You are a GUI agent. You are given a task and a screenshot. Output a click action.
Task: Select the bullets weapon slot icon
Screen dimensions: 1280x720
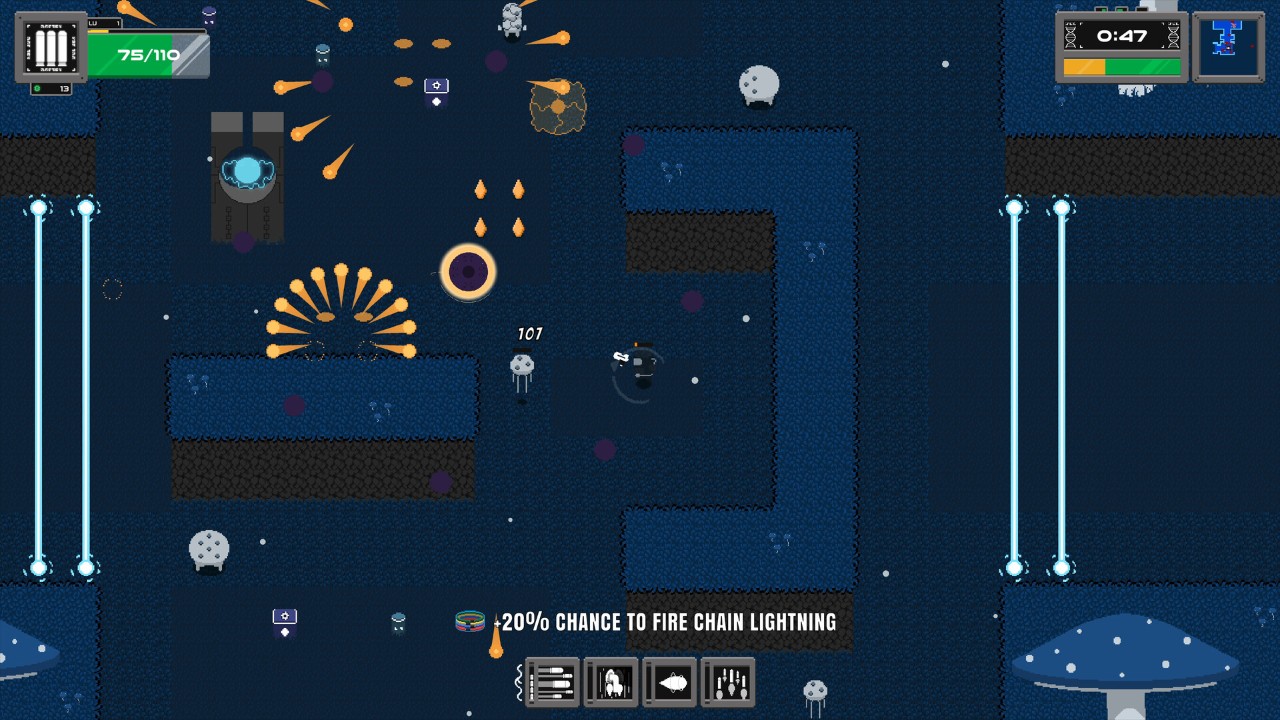click(x=552, y=682)
